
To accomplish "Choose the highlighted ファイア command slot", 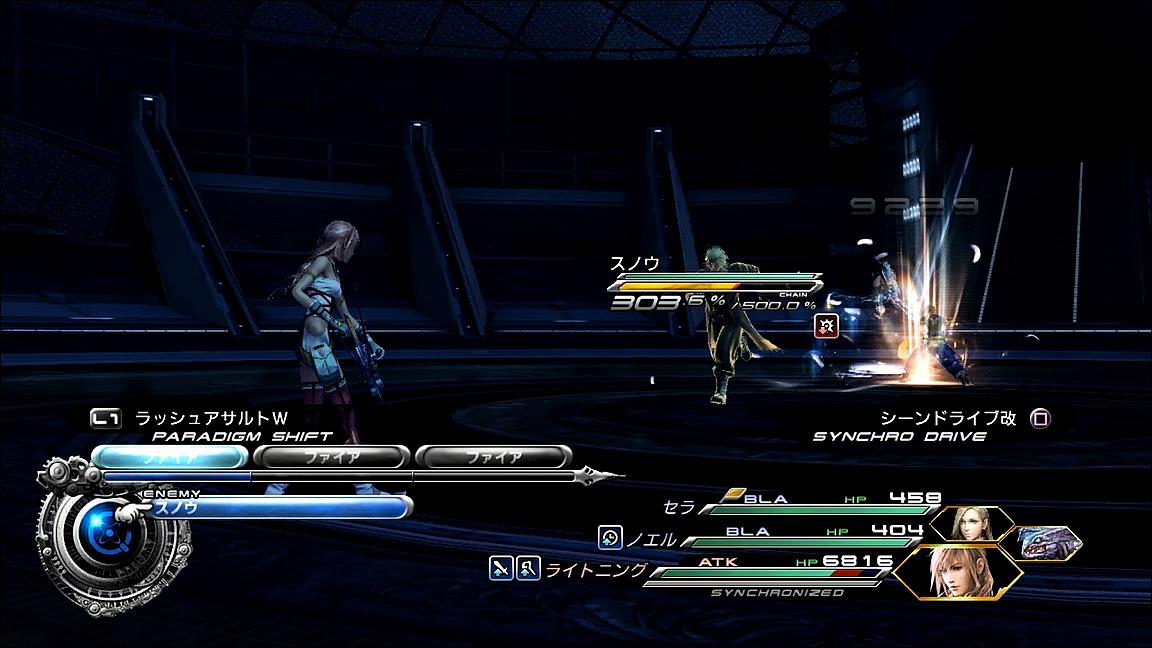I will coord(168,457).
